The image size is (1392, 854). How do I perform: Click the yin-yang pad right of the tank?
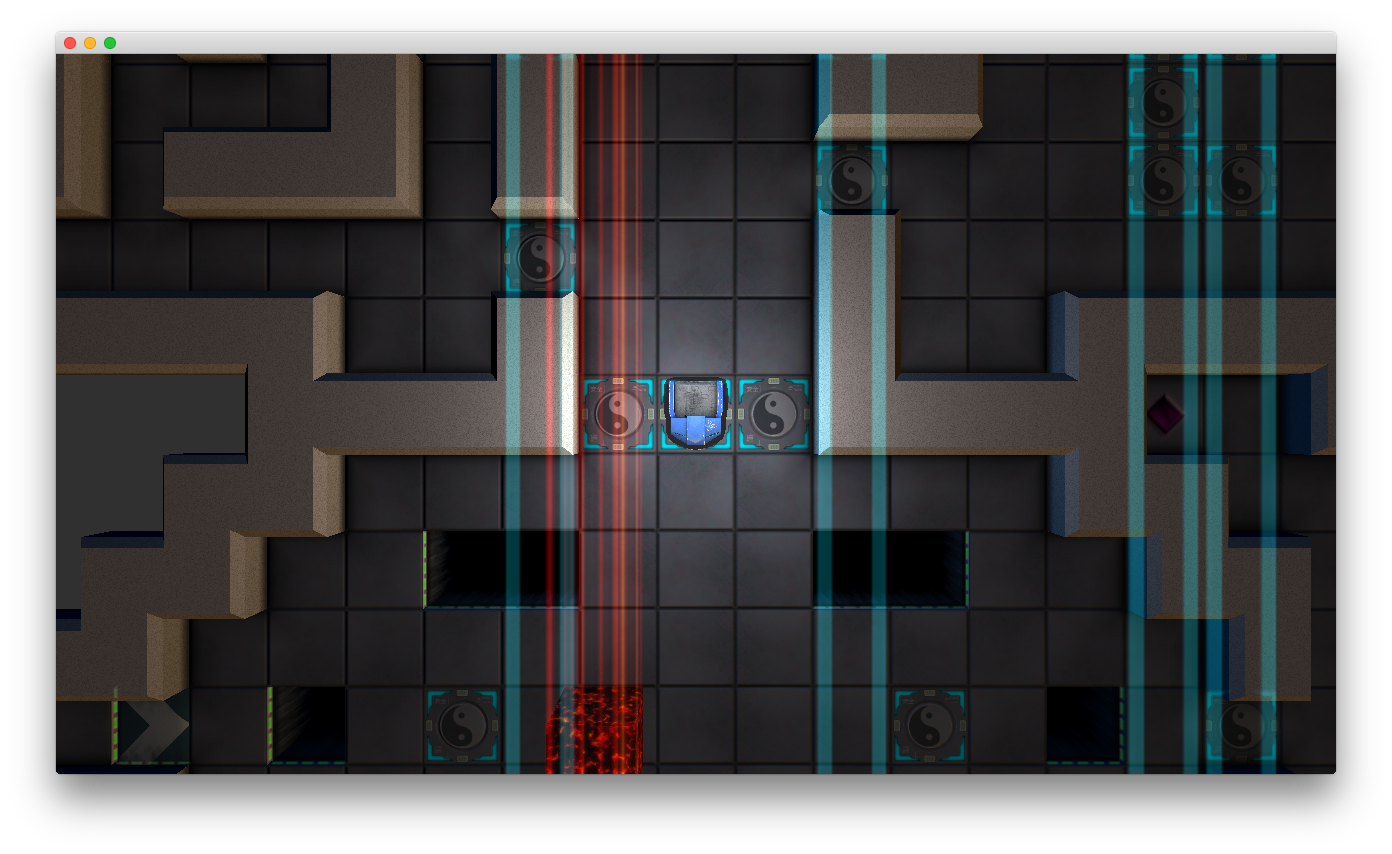pos(773,412)
